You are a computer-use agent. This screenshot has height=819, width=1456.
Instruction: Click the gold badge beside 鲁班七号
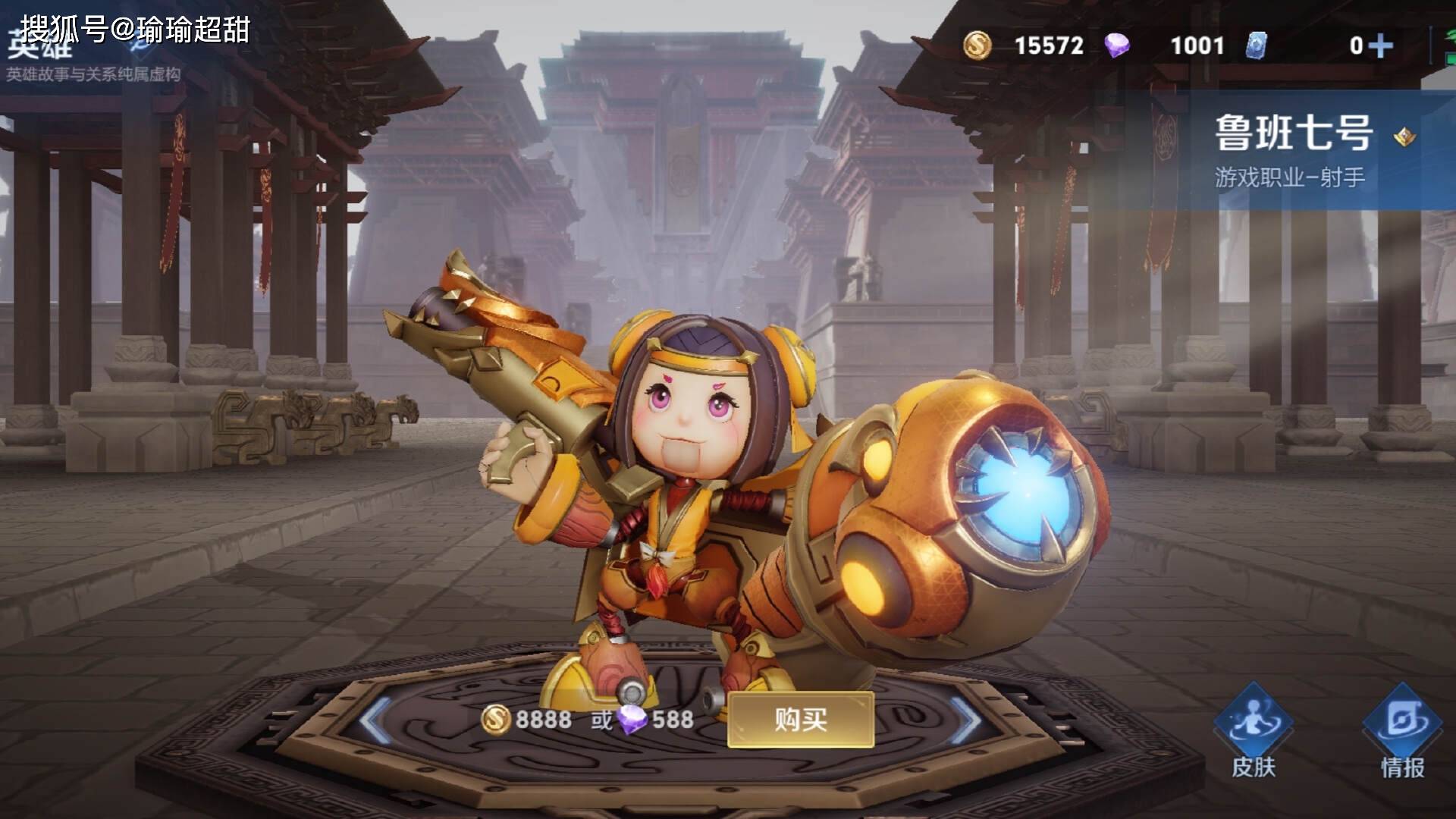pyautogui.click(x=1404, y=137)
